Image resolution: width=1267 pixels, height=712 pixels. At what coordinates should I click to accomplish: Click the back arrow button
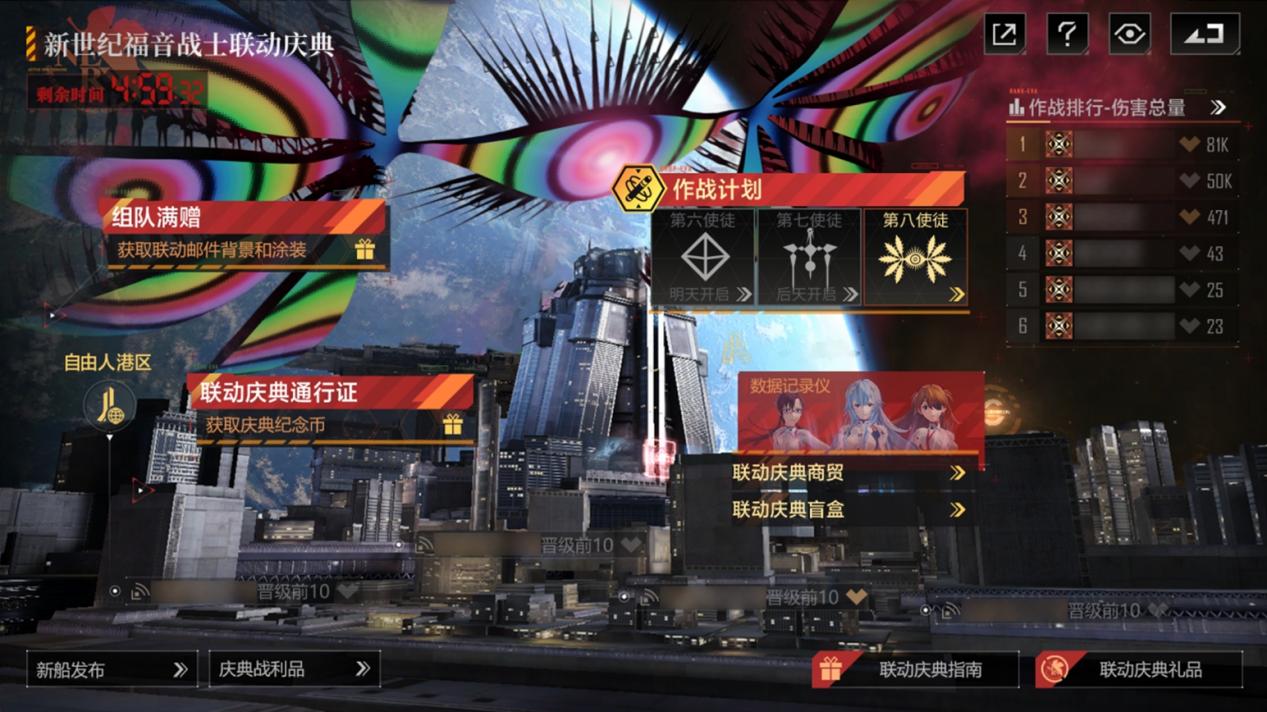pyautogui.click(x=1205, y=34)
